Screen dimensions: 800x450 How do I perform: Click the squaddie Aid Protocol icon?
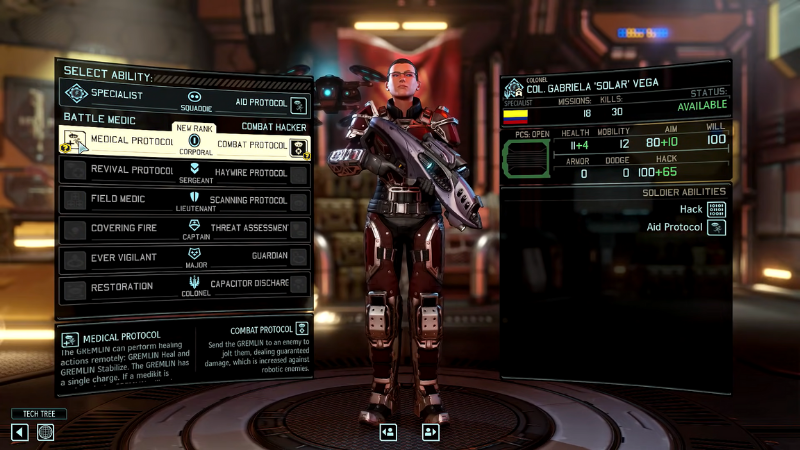click(x=298, y=103)
